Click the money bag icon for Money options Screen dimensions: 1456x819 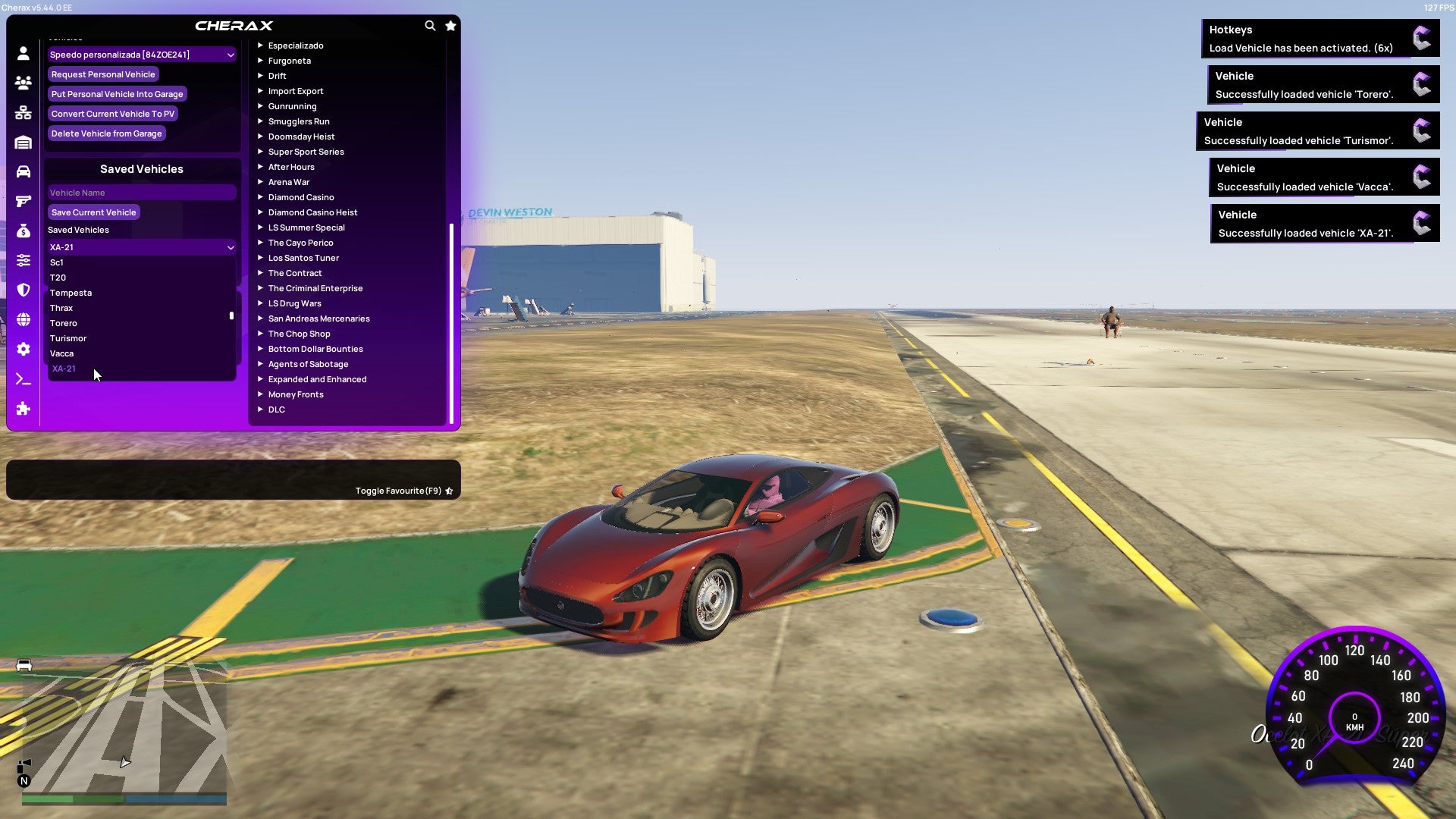(23, 231)
